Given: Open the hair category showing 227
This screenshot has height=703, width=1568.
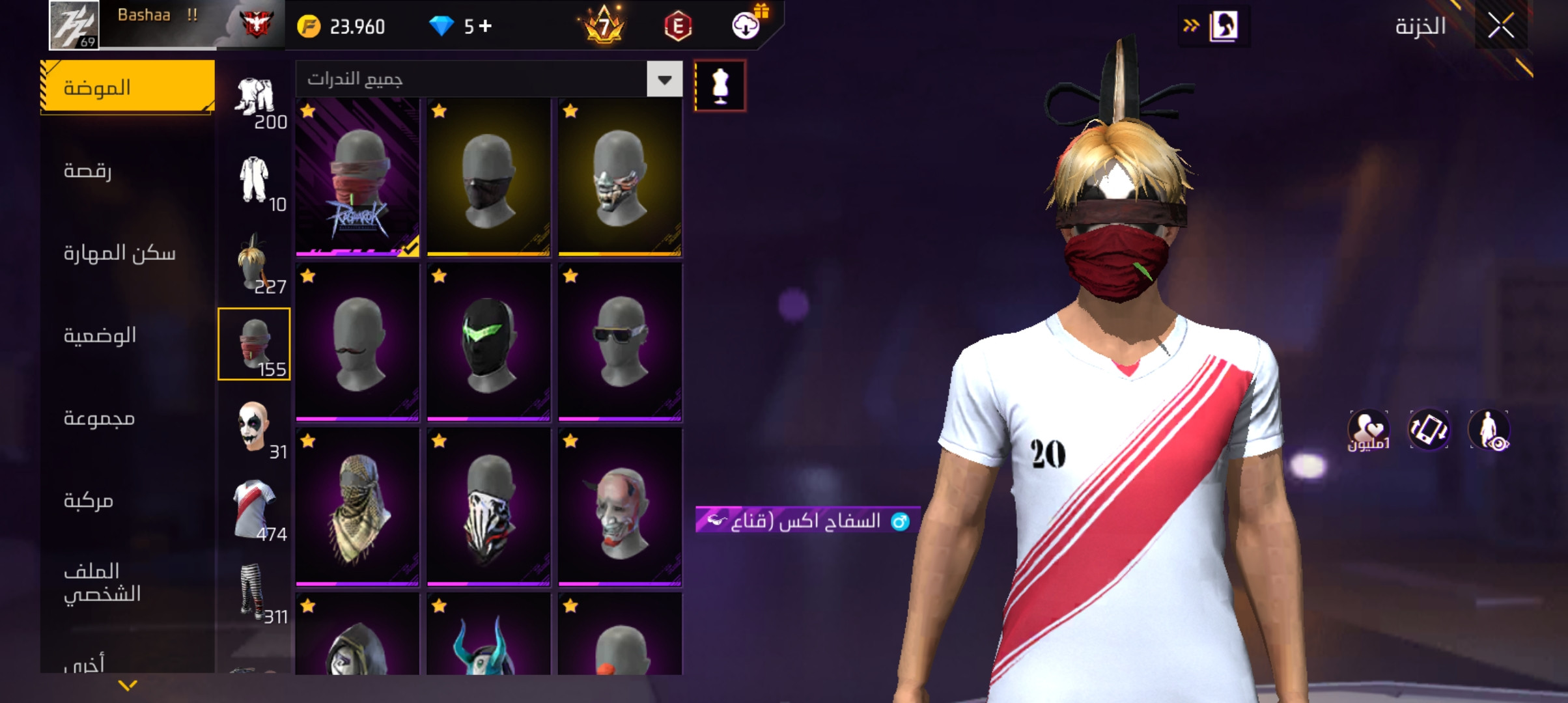Looking at the screenshot, I should (x=254, y=262).
